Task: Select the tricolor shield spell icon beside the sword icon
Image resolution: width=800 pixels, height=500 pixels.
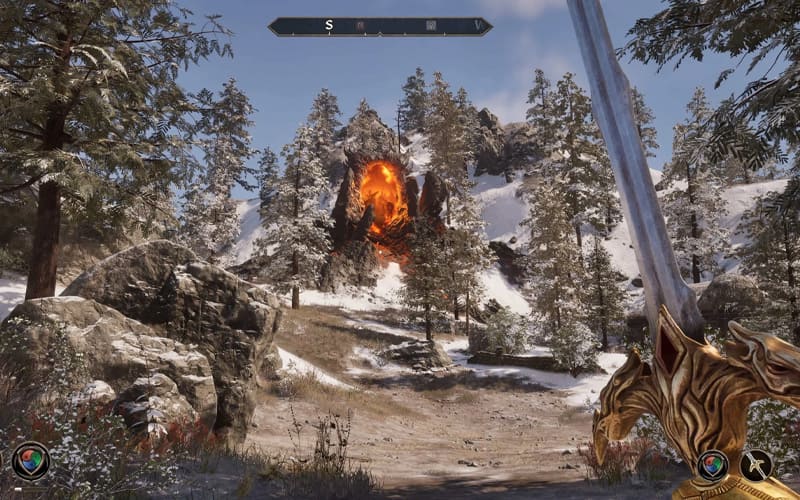Action: tap(712, 465)
